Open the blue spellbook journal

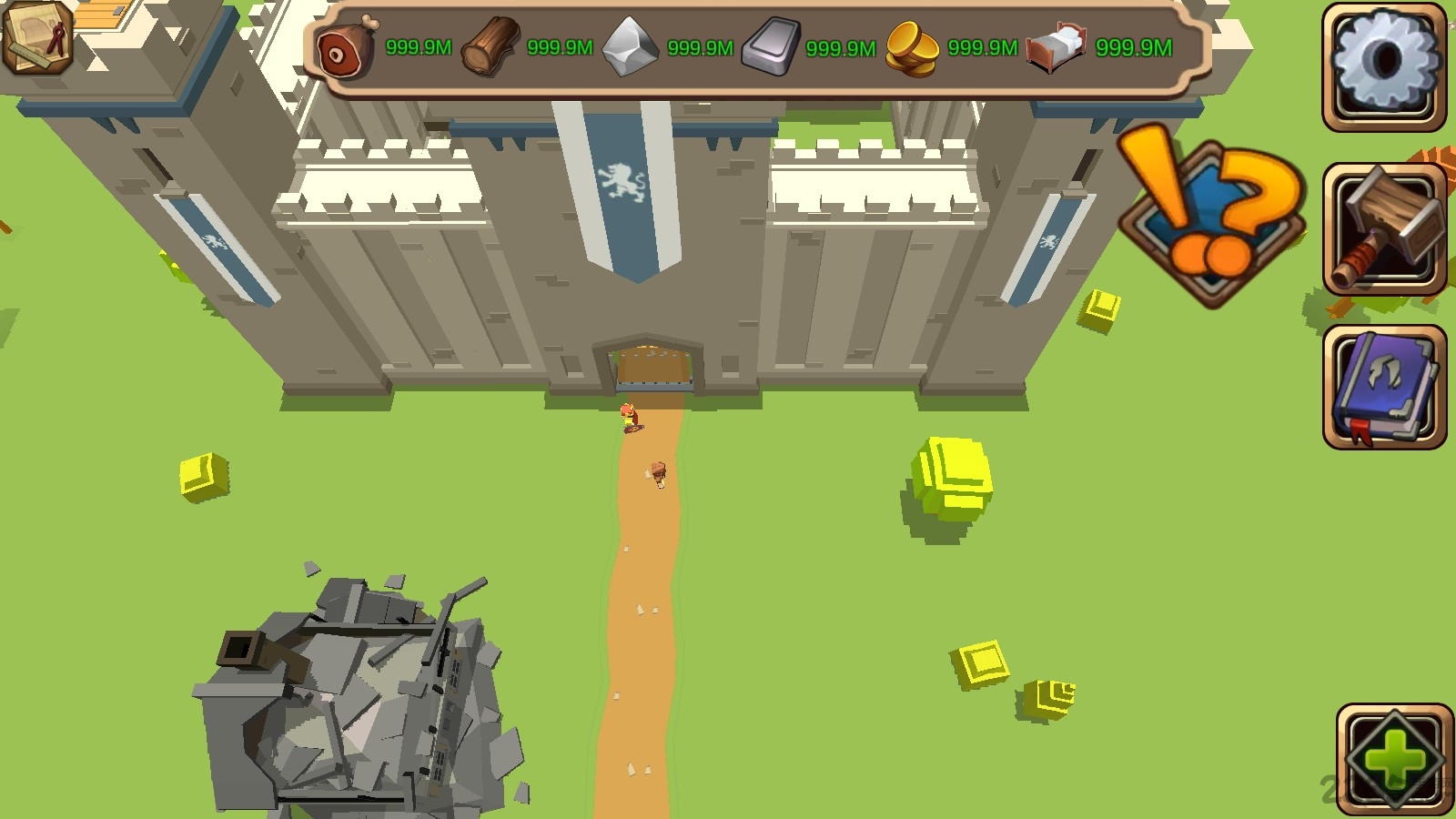1383,388
